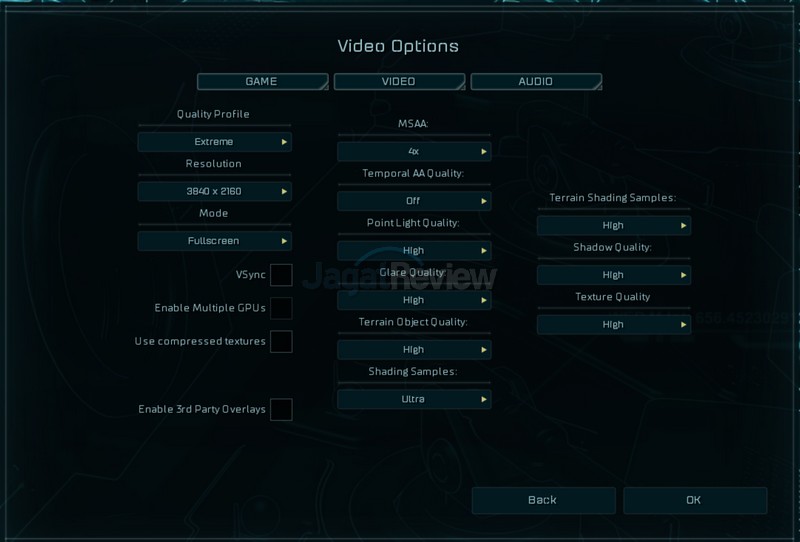Tick the Use compressed textures checkbox

[281, 342]
